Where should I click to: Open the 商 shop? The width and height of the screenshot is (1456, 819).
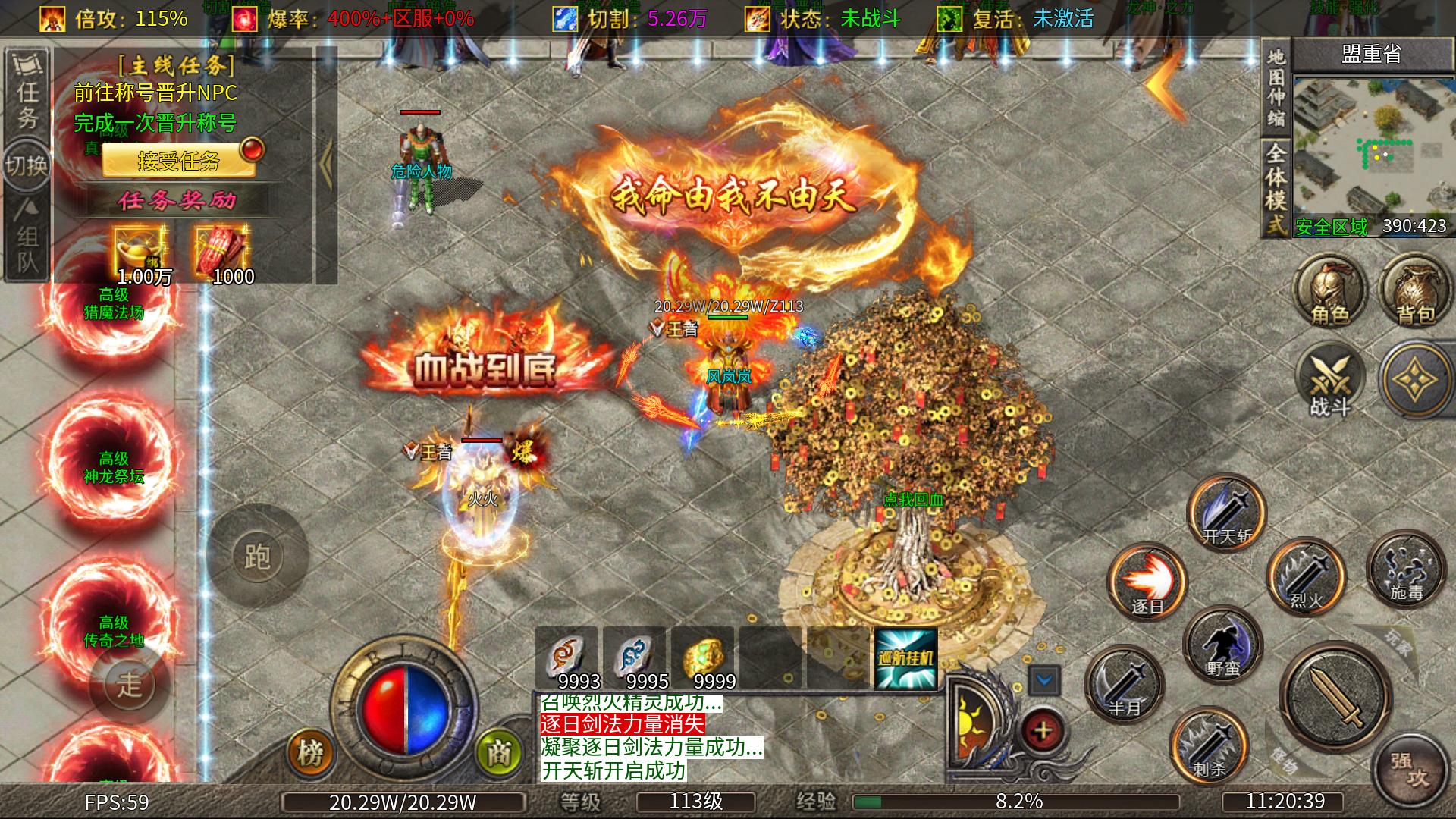tap(498, 752)
